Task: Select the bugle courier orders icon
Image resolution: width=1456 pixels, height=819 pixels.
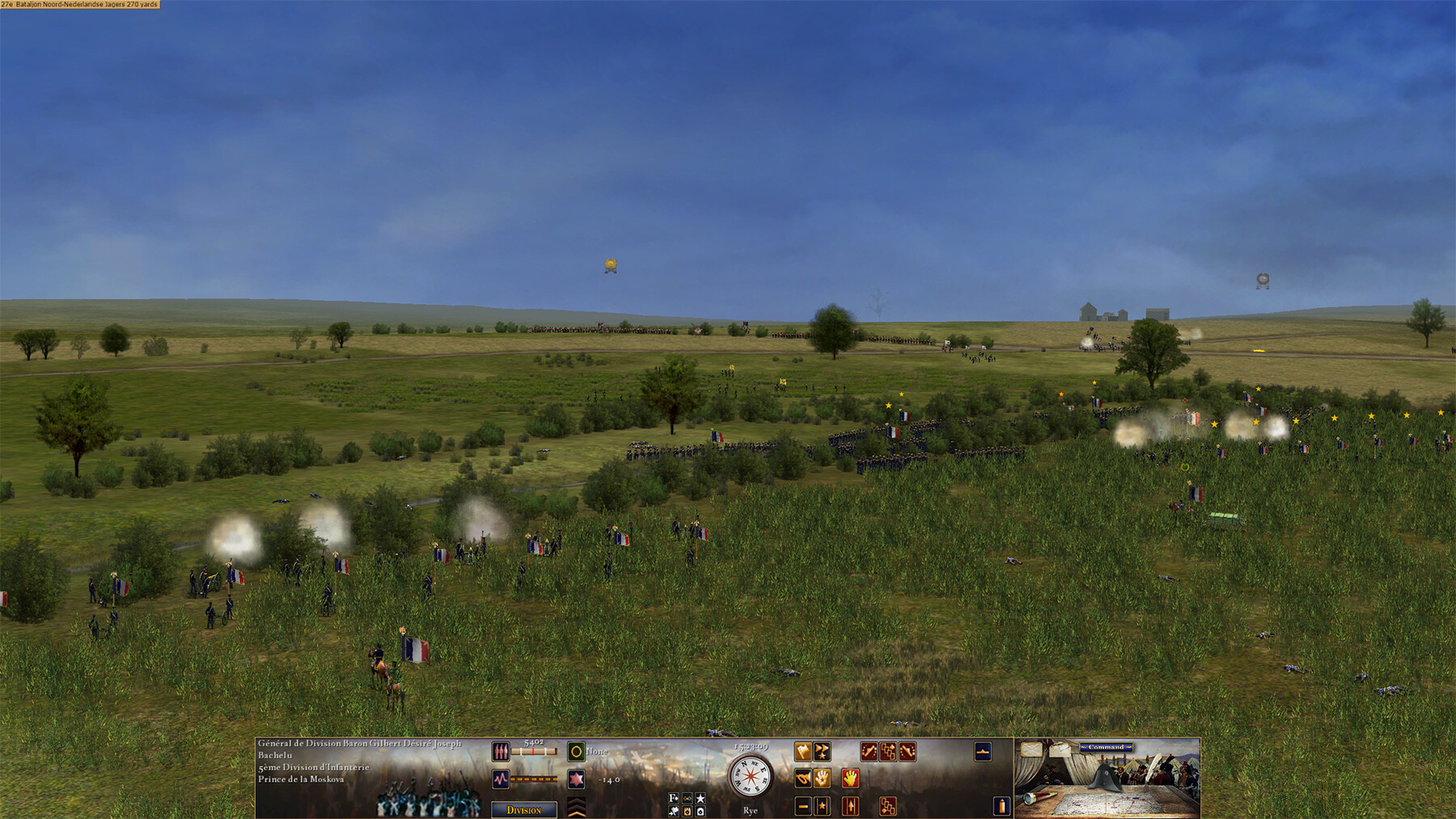Action: [x=803, y=779]
